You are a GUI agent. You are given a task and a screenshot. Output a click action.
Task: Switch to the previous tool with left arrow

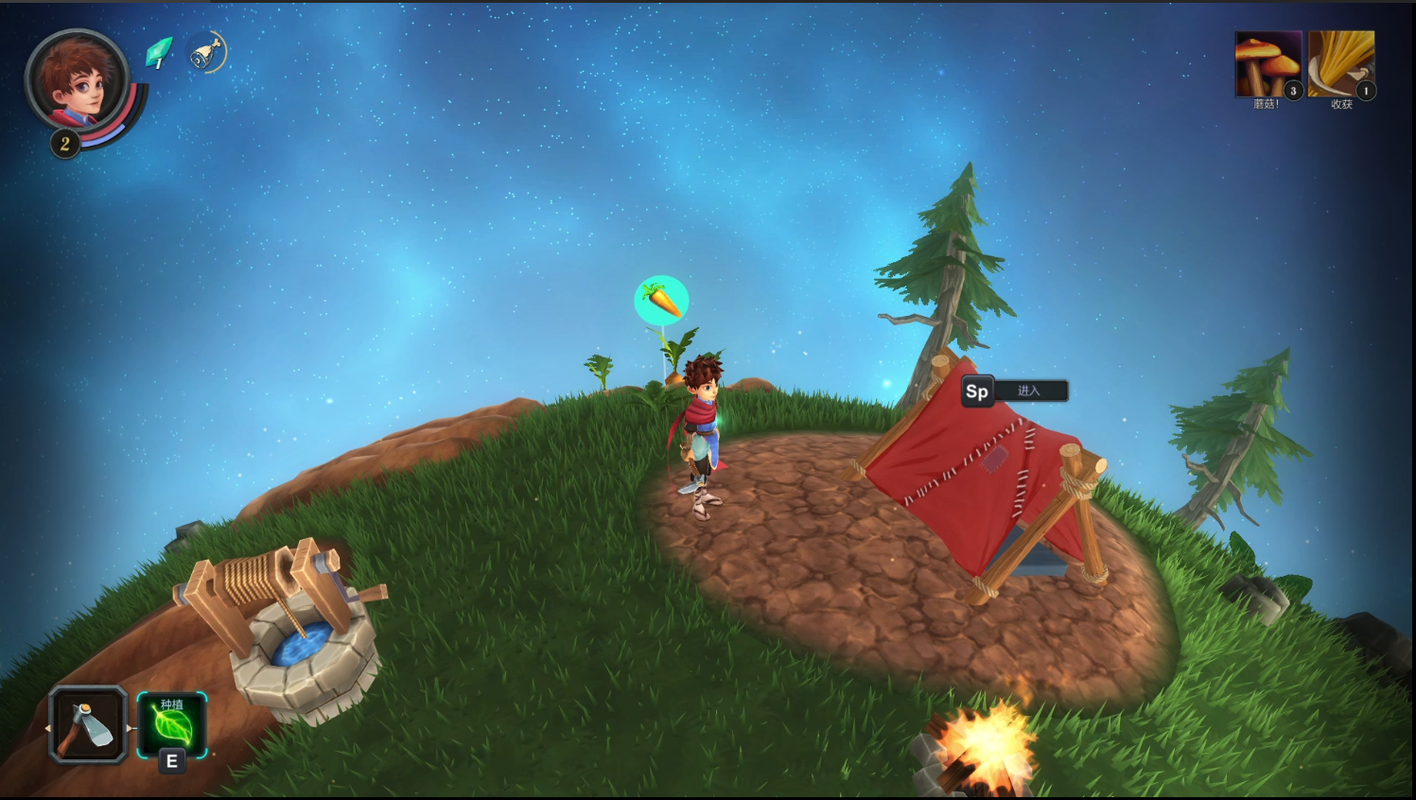pos(47,727)
